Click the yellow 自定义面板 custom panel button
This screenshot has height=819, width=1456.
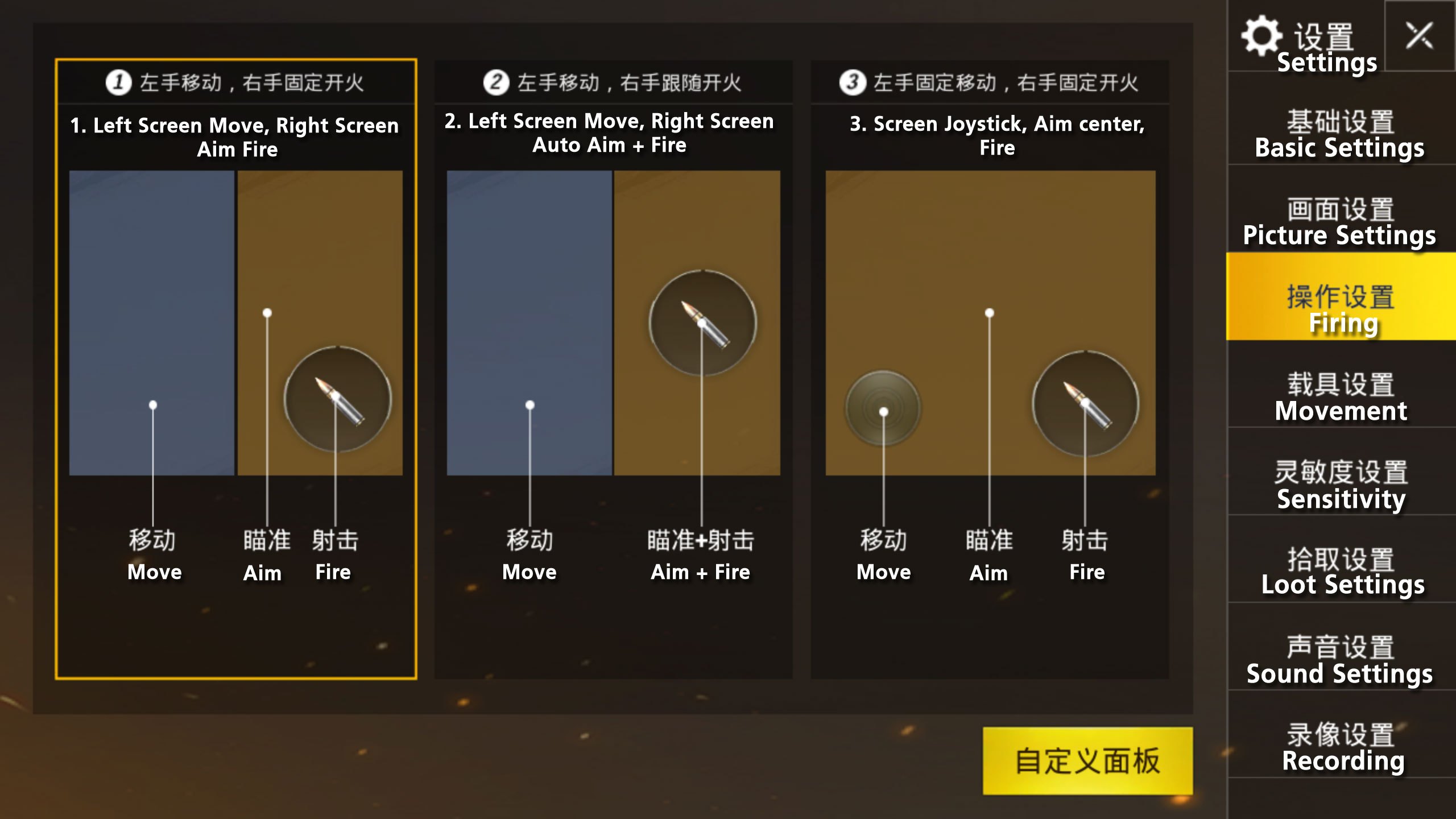pyautogui.click(x=1087, y=760)
